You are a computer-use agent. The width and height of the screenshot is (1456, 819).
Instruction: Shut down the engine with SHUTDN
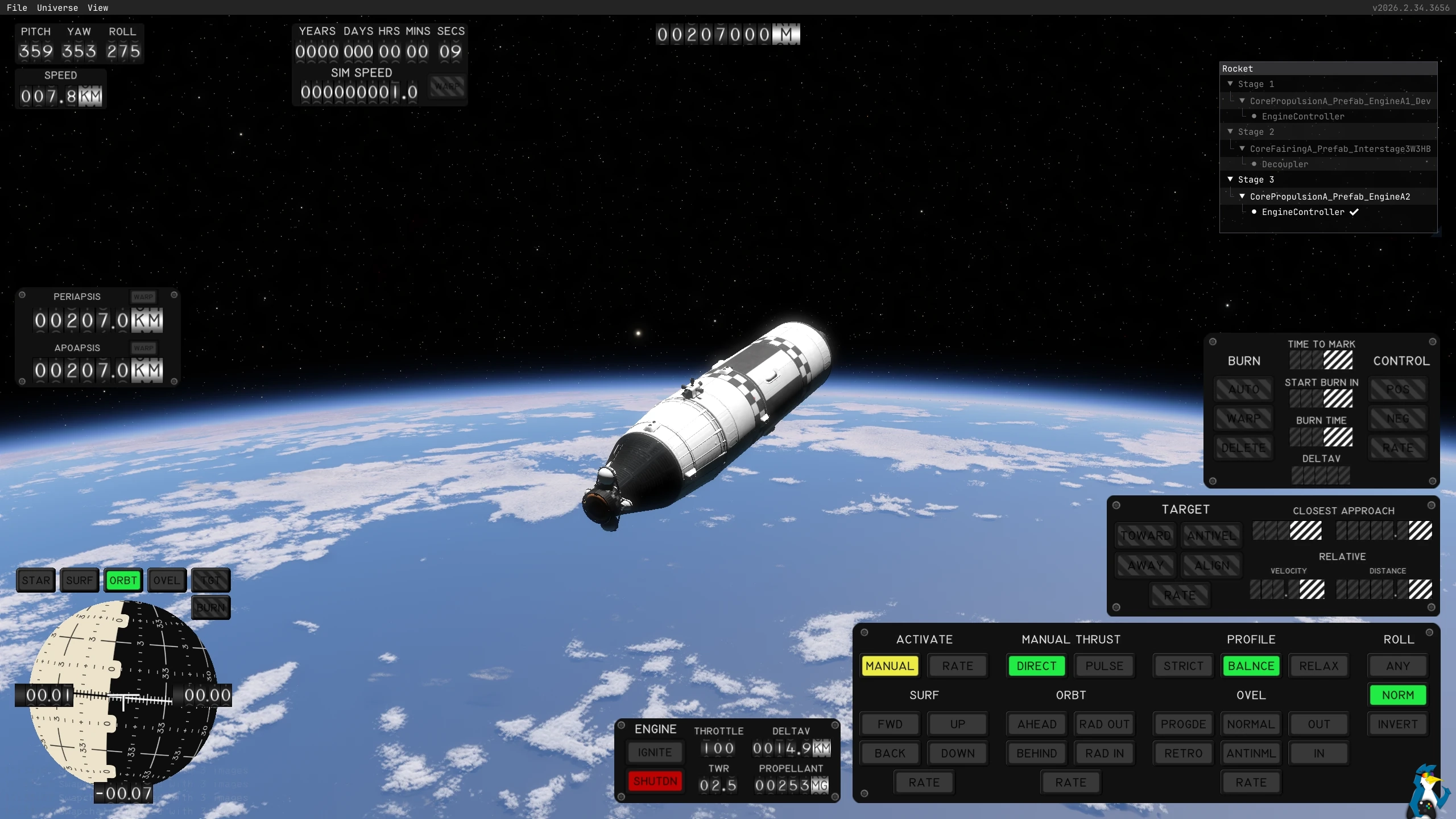click(655, 781)
